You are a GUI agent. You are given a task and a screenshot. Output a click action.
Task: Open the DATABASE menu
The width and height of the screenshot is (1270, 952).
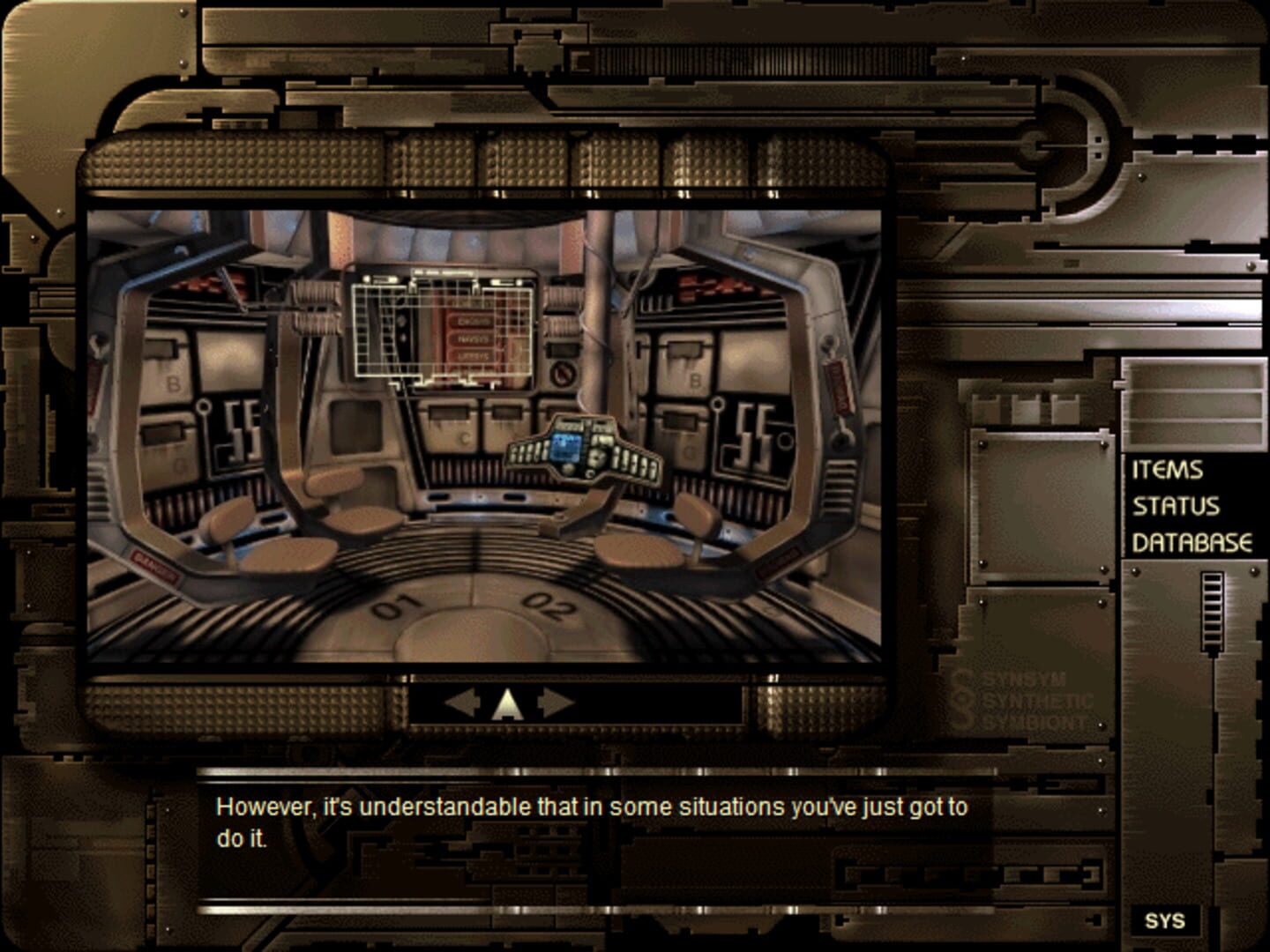pyautogui.click(x=1191, y=540)
